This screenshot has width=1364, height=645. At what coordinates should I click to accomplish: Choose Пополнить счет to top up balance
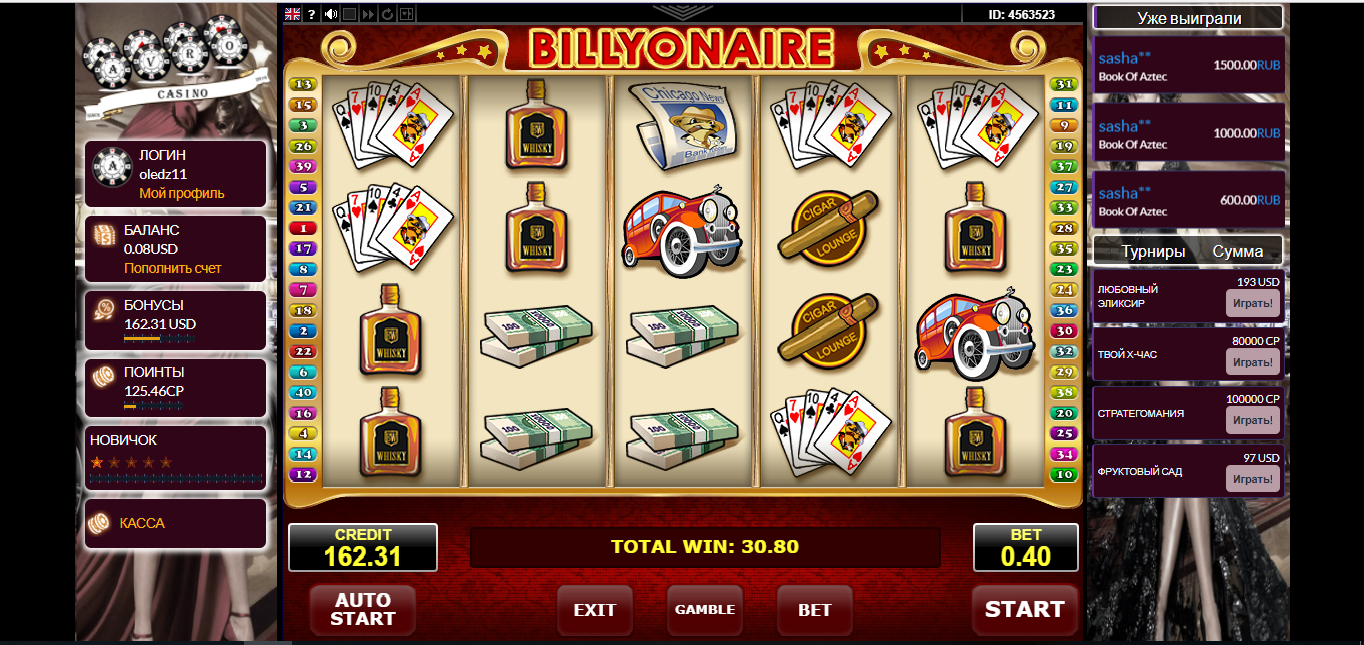[x=172, y=268]
